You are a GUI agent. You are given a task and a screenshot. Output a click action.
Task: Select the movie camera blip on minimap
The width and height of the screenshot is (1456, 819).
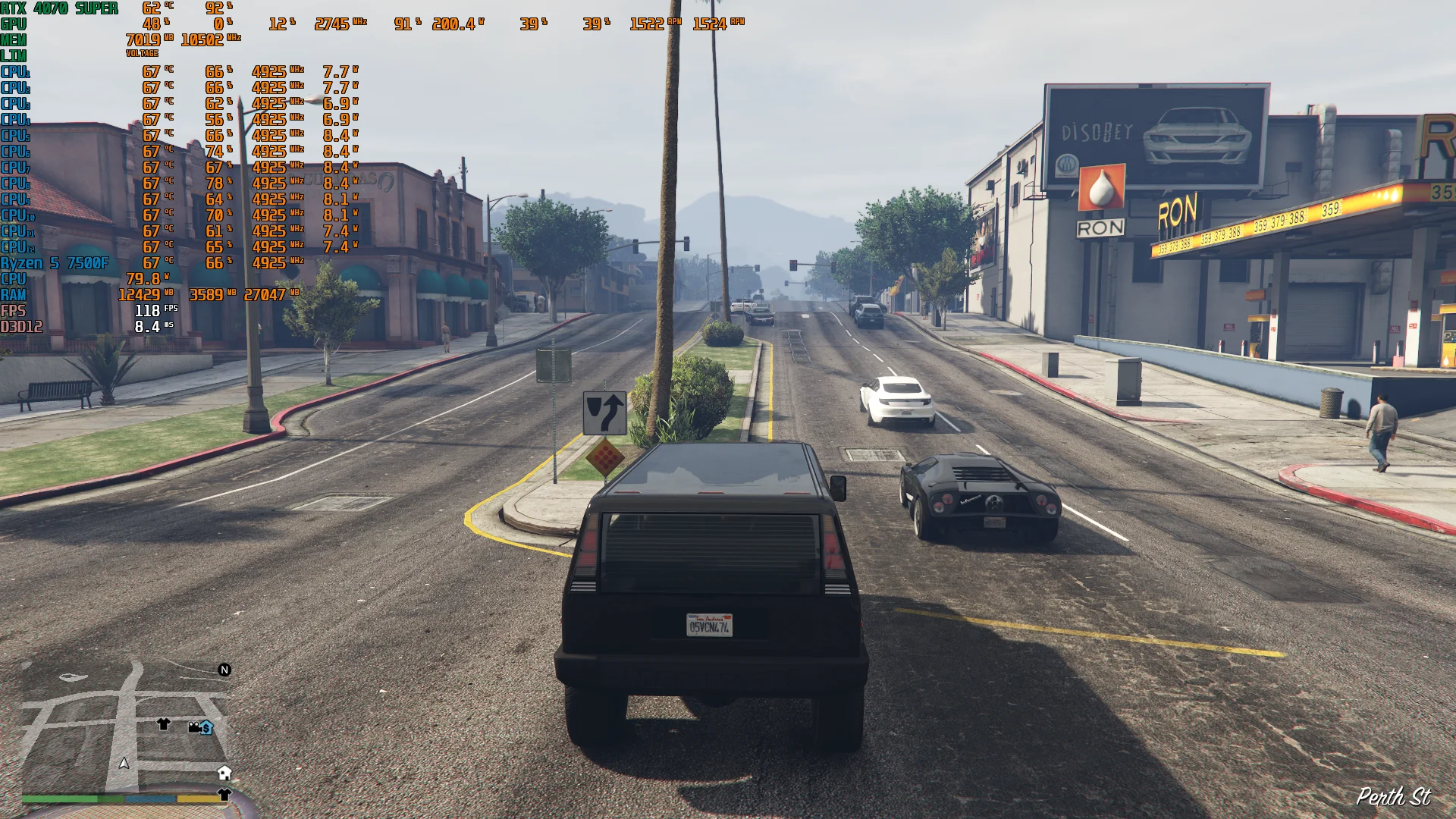194,727
